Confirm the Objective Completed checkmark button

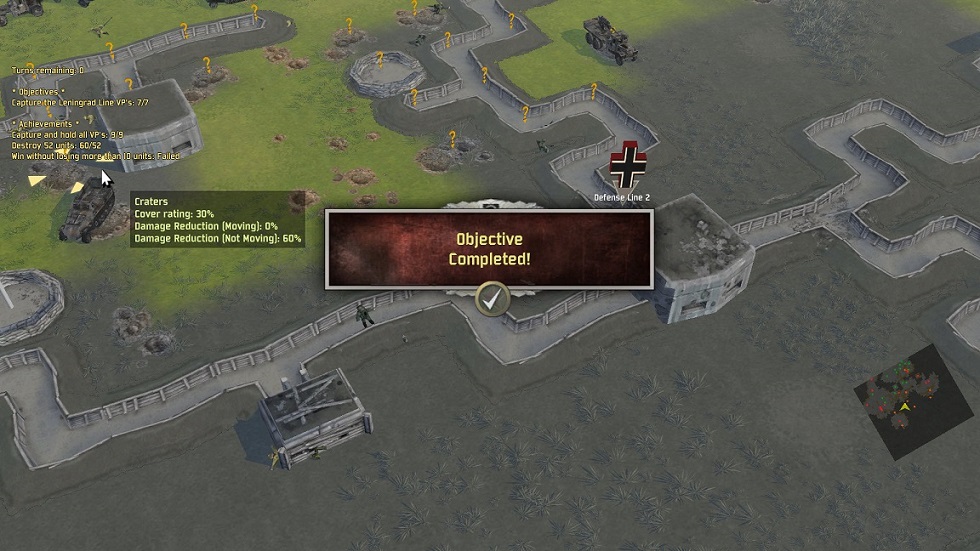tap(490, 298)
